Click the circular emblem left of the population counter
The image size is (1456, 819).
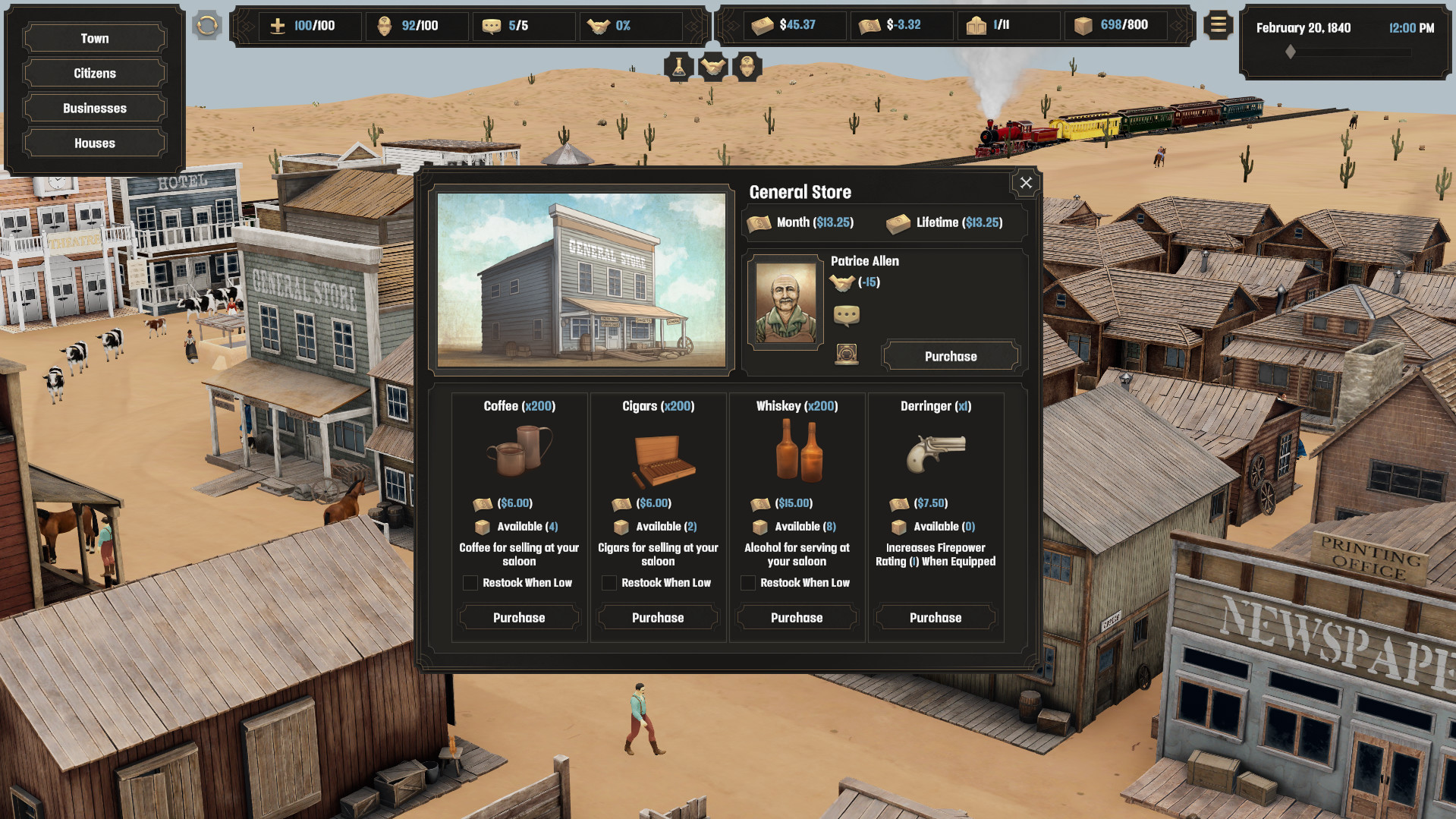pyautogui.click(x=206, y=25)
